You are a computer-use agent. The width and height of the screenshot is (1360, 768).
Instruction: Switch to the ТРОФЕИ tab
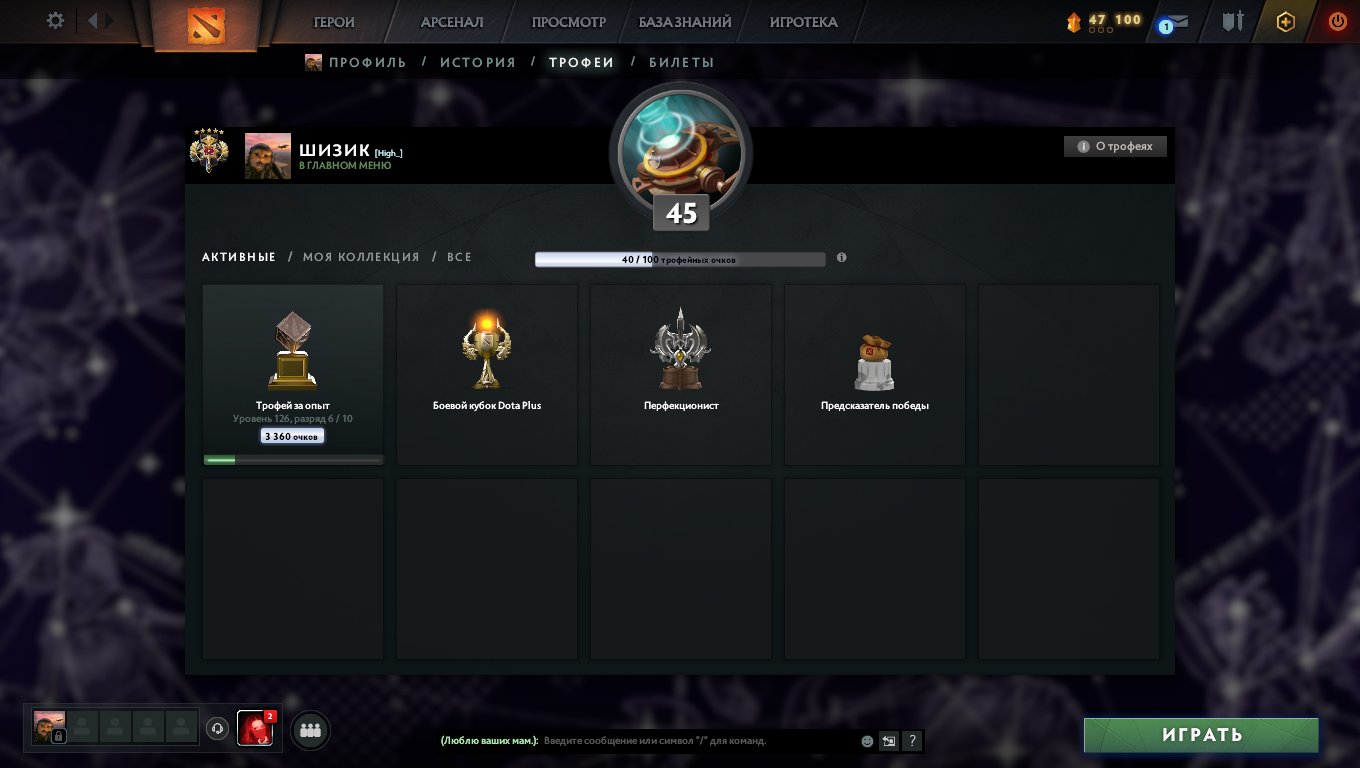click(x=581, y=61)
